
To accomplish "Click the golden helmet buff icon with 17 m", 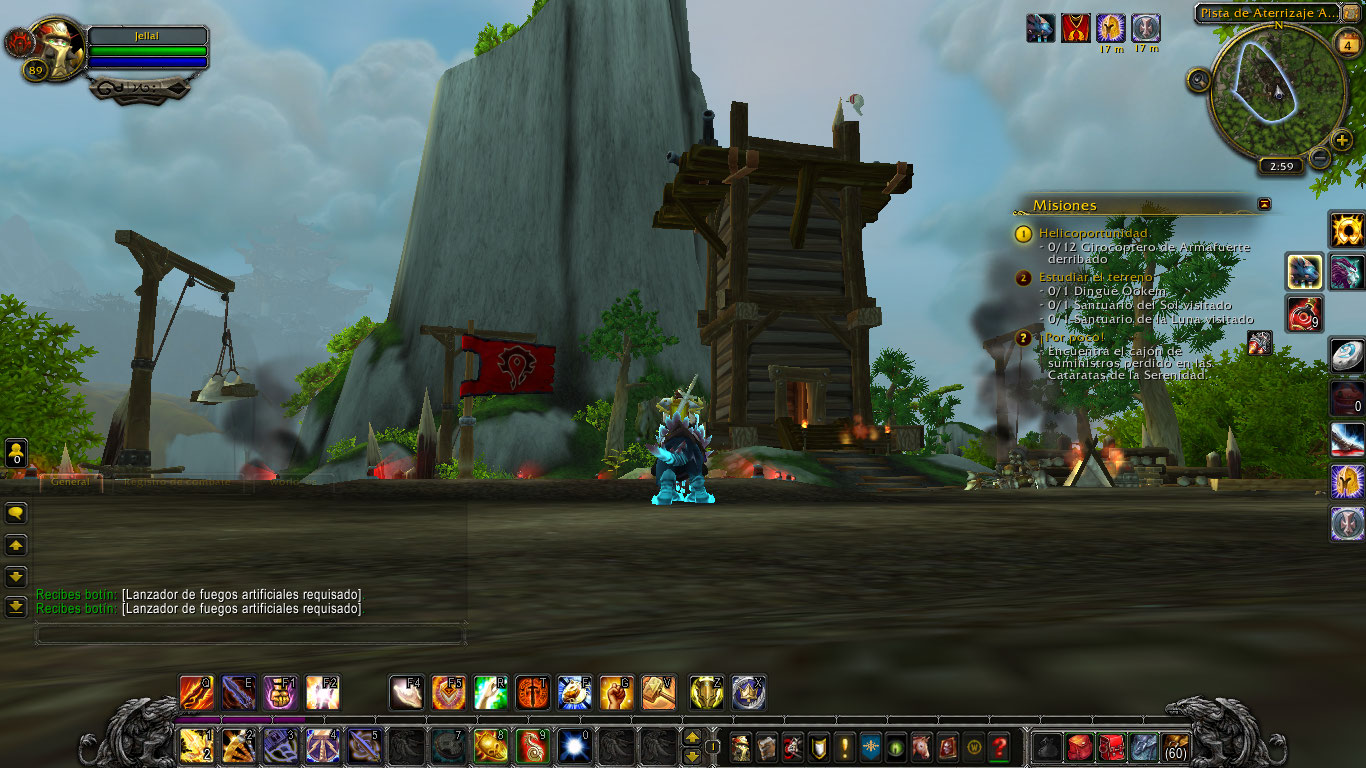I will point(1111,28).
